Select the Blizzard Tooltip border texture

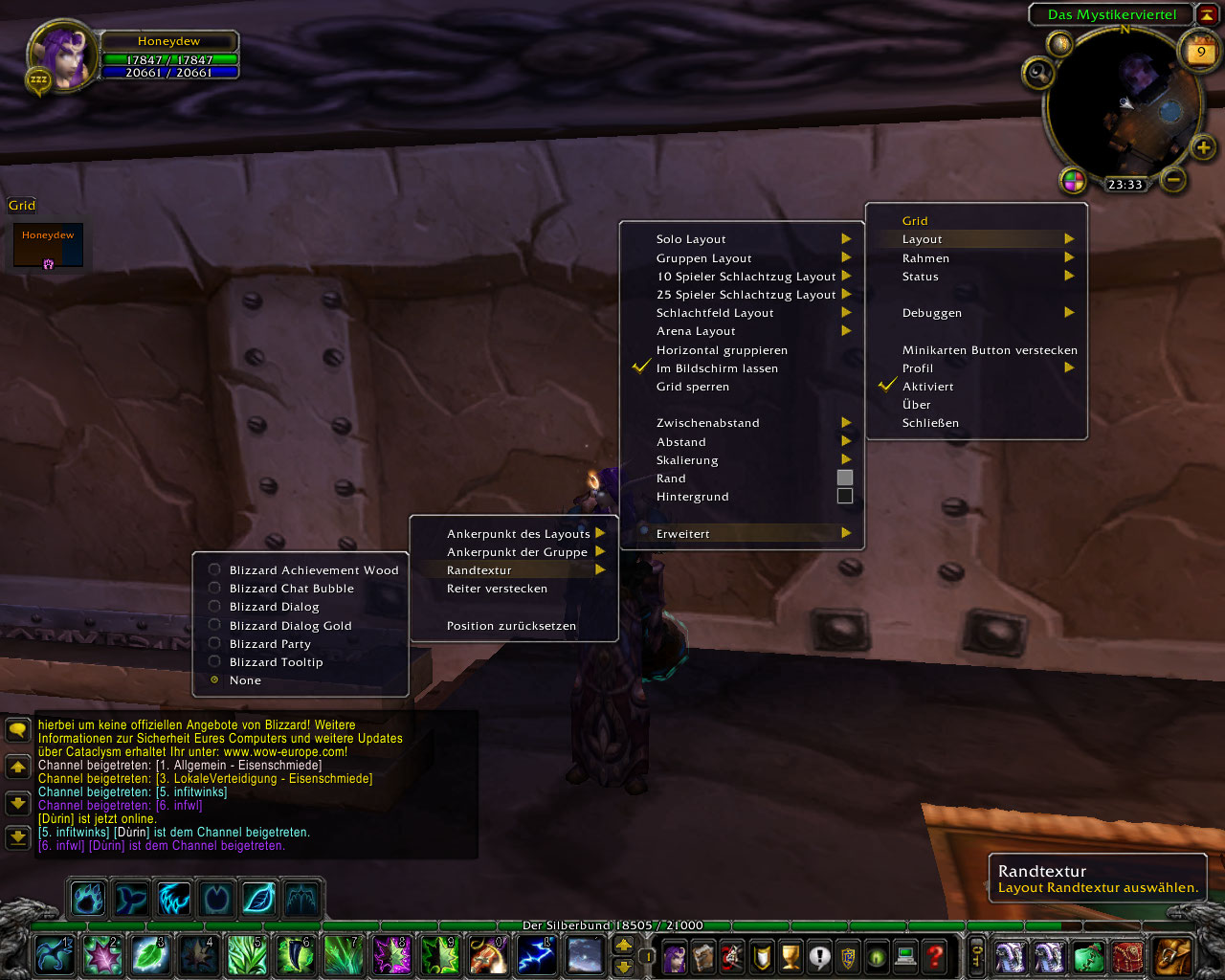tap(276, 662)
